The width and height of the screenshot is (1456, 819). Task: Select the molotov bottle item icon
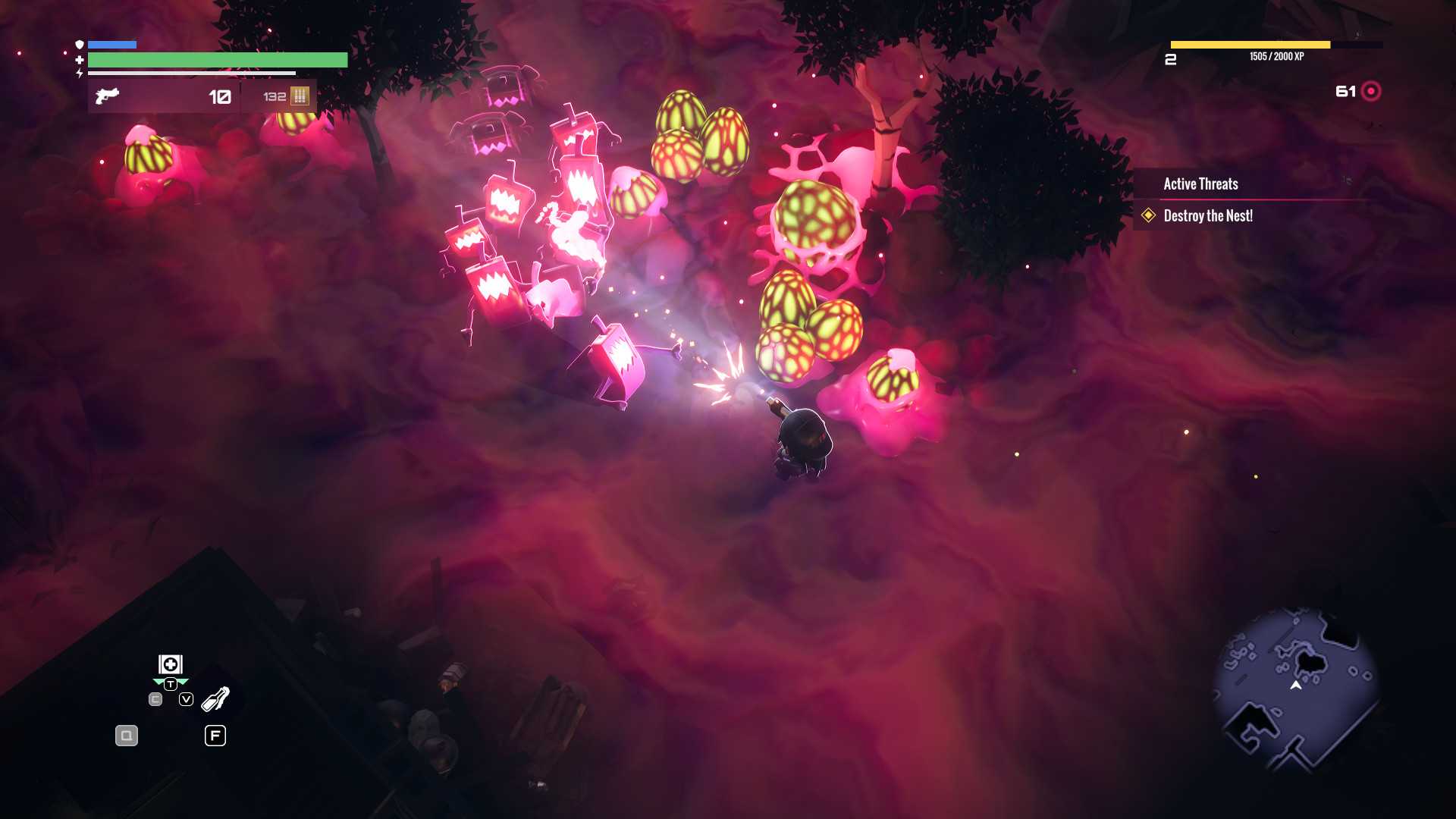(x=215, y=698)
